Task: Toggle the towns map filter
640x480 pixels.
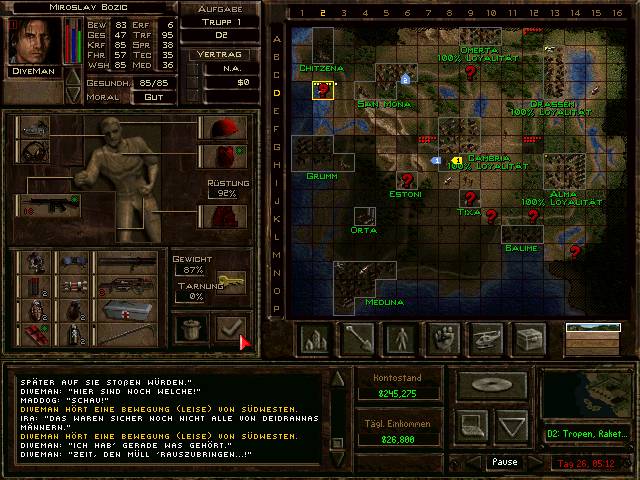Action: tap(315, 340)
